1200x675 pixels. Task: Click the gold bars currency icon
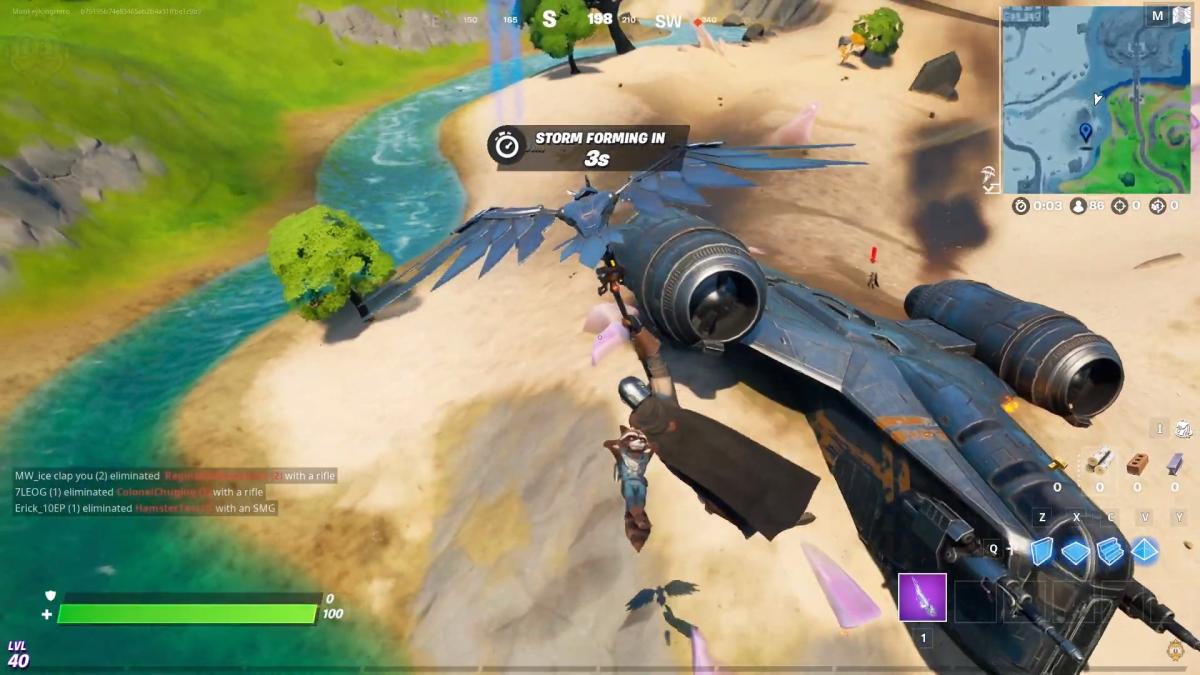pos(1058,464)
